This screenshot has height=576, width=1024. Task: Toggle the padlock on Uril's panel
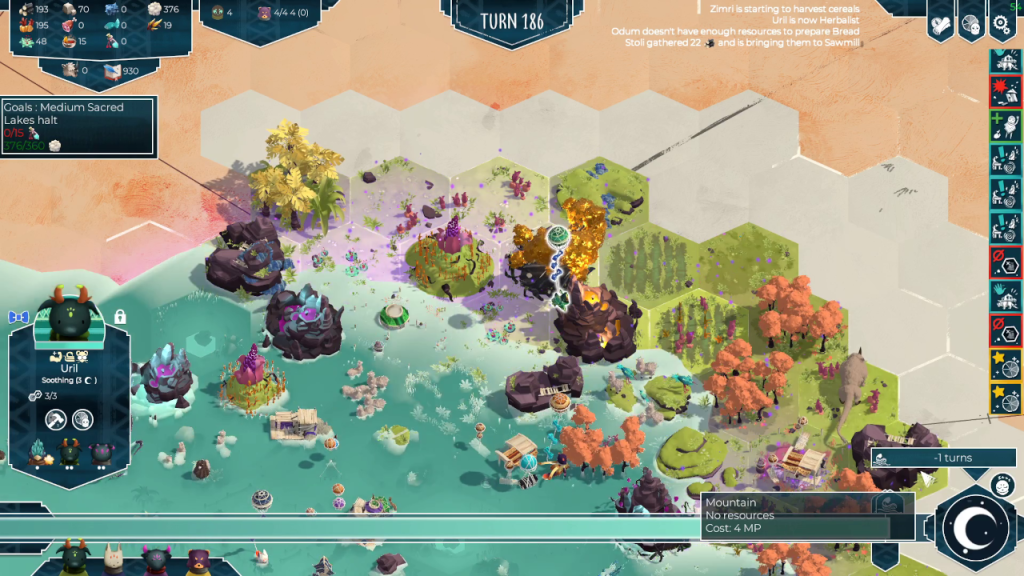[119, 316]
